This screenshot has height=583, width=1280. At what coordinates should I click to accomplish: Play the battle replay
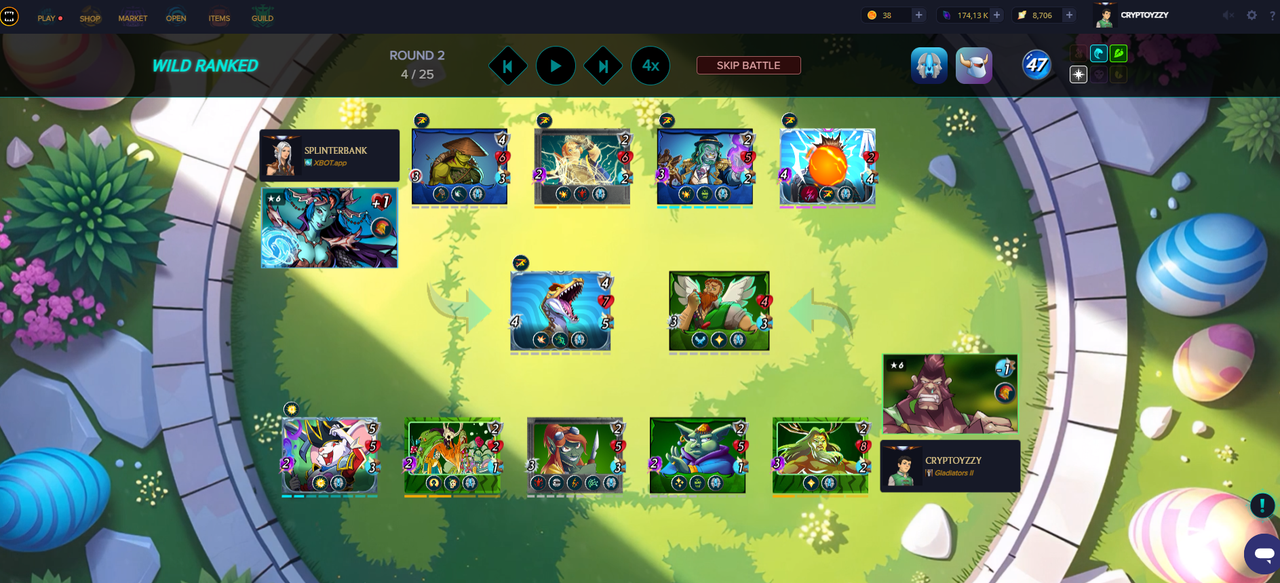click(555, 66)
